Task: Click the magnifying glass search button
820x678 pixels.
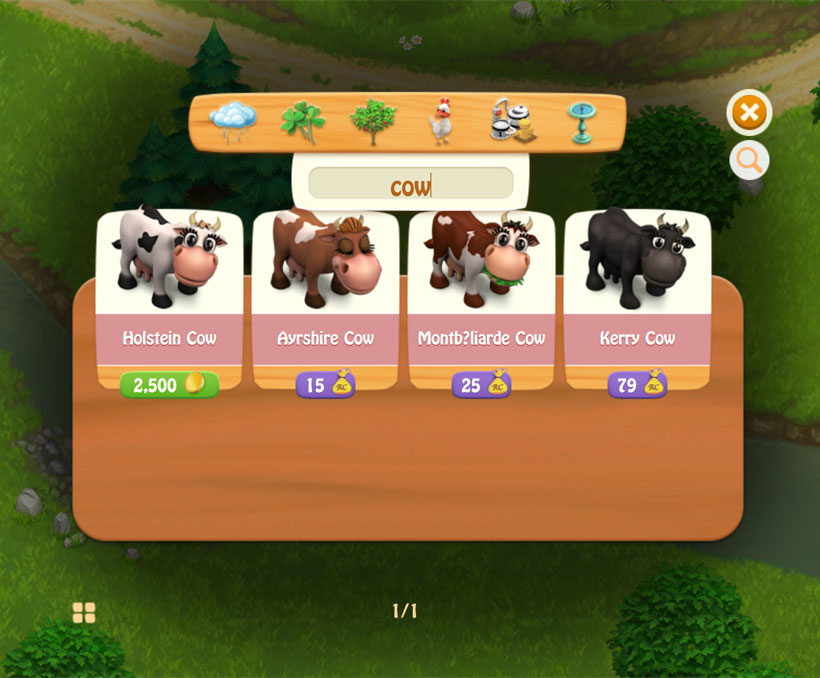Action: (x=749, y=159)
